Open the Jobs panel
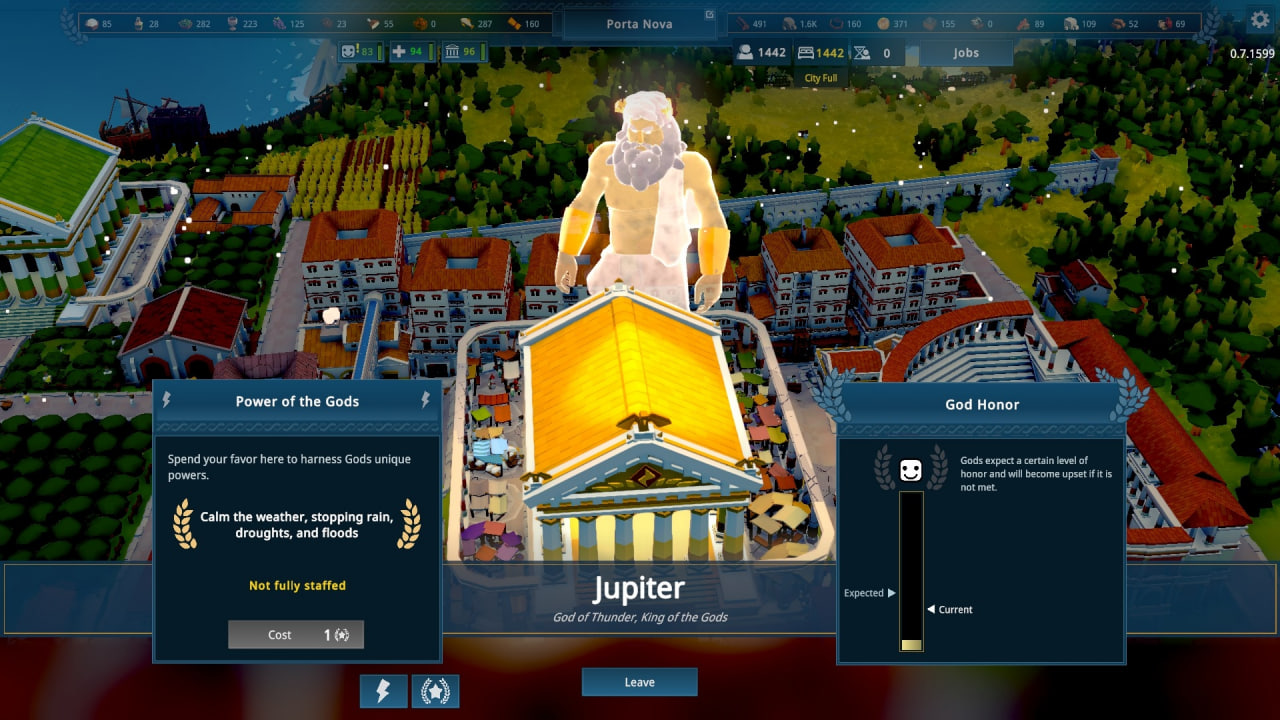 coord(966,53)
